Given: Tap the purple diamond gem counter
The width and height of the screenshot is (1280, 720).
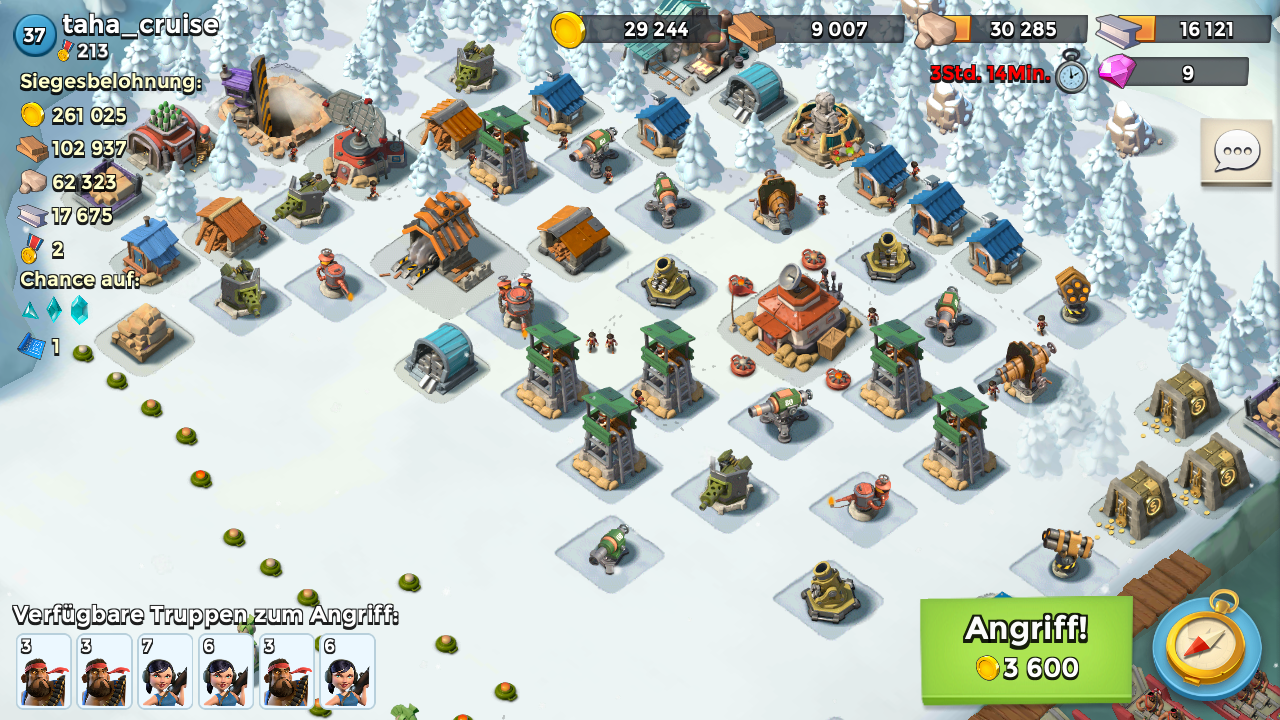Looking at the screenshot, I should tap(1174, 72).
